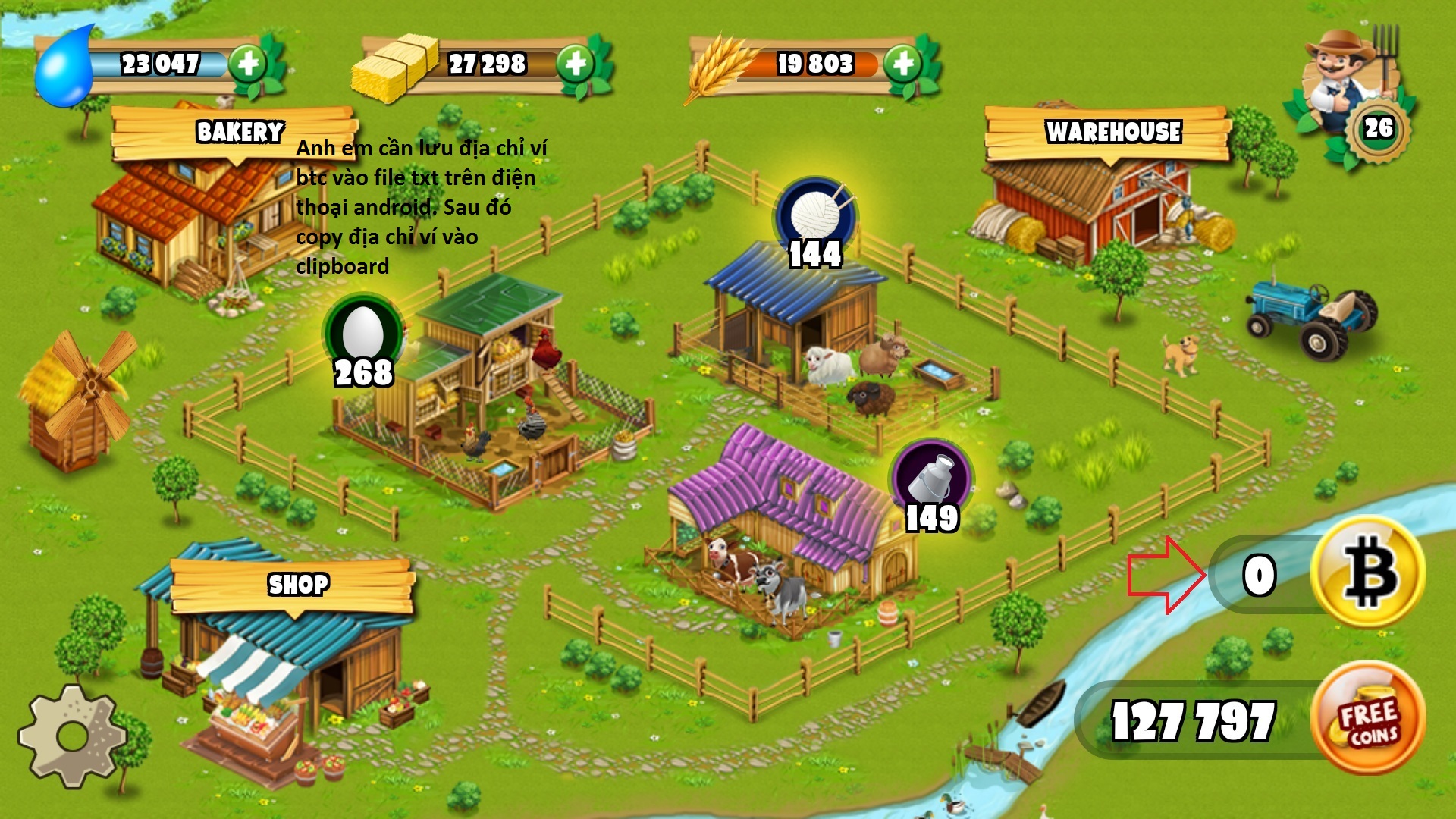Open the farmer profile level badge
This screenshot has width=1456, height=819.
pos(1379,127)
